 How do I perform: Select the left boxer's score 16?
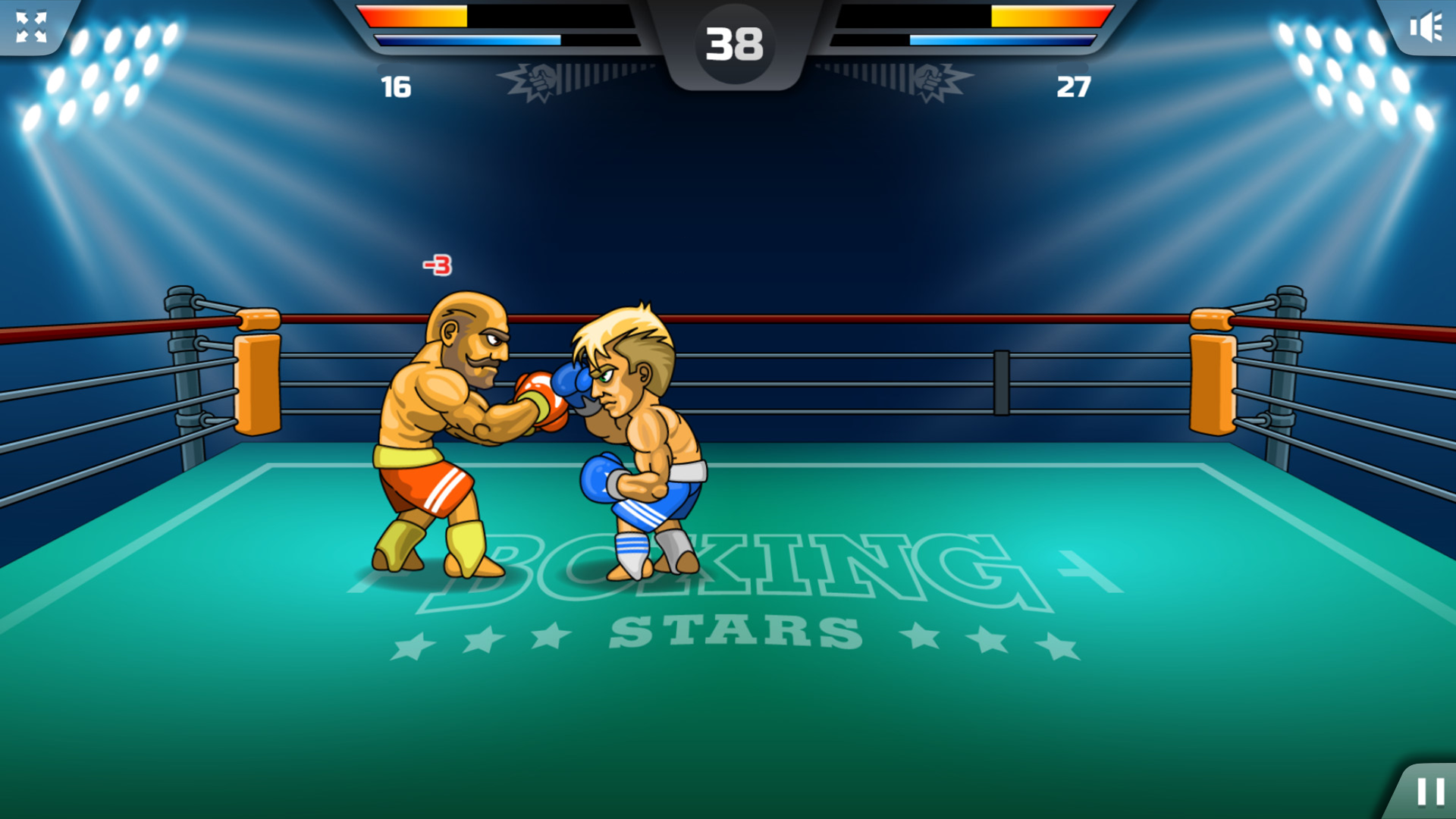coord(395,86)
